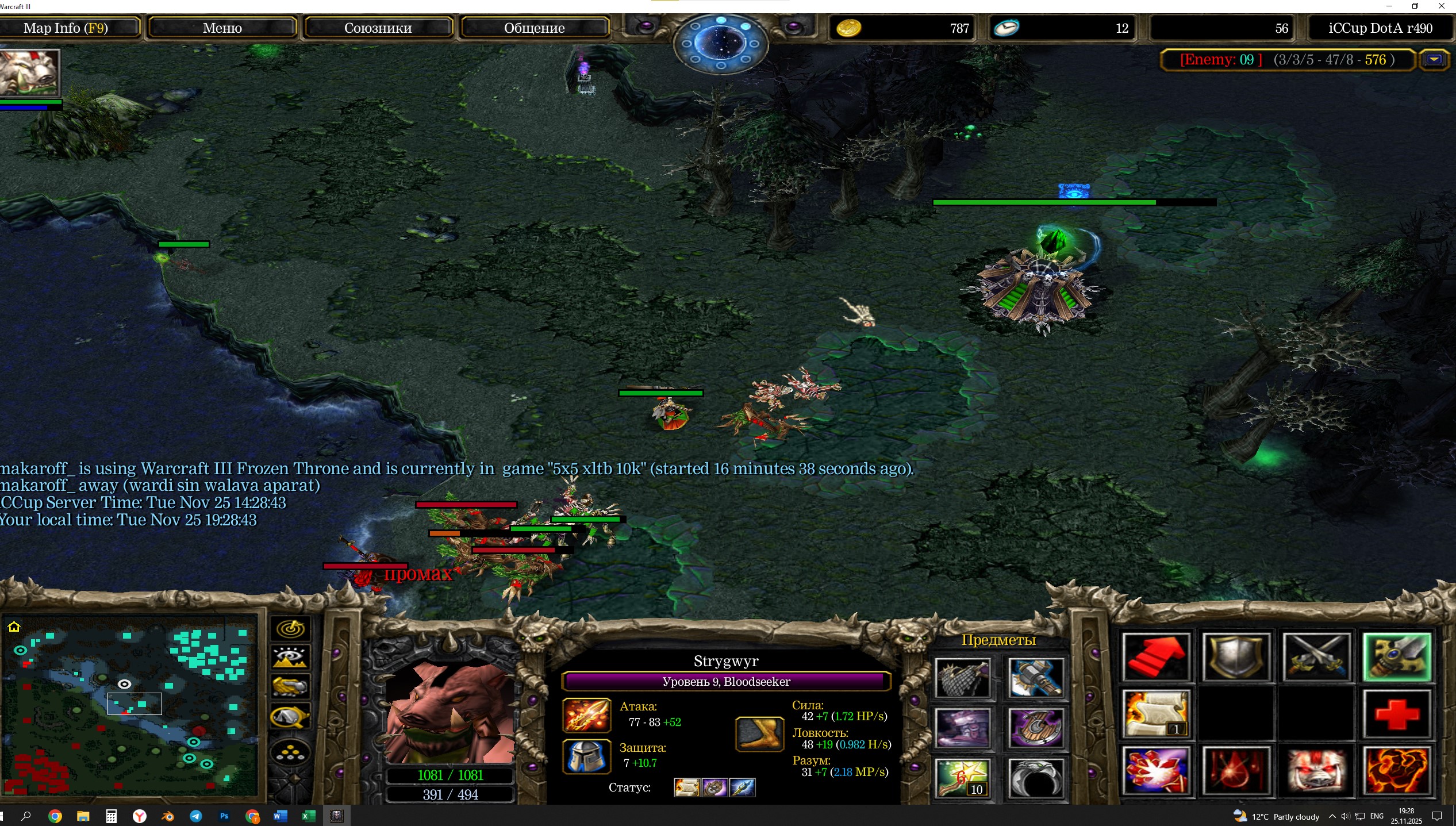Select the sword Attack command

(x=1397, y=658)
